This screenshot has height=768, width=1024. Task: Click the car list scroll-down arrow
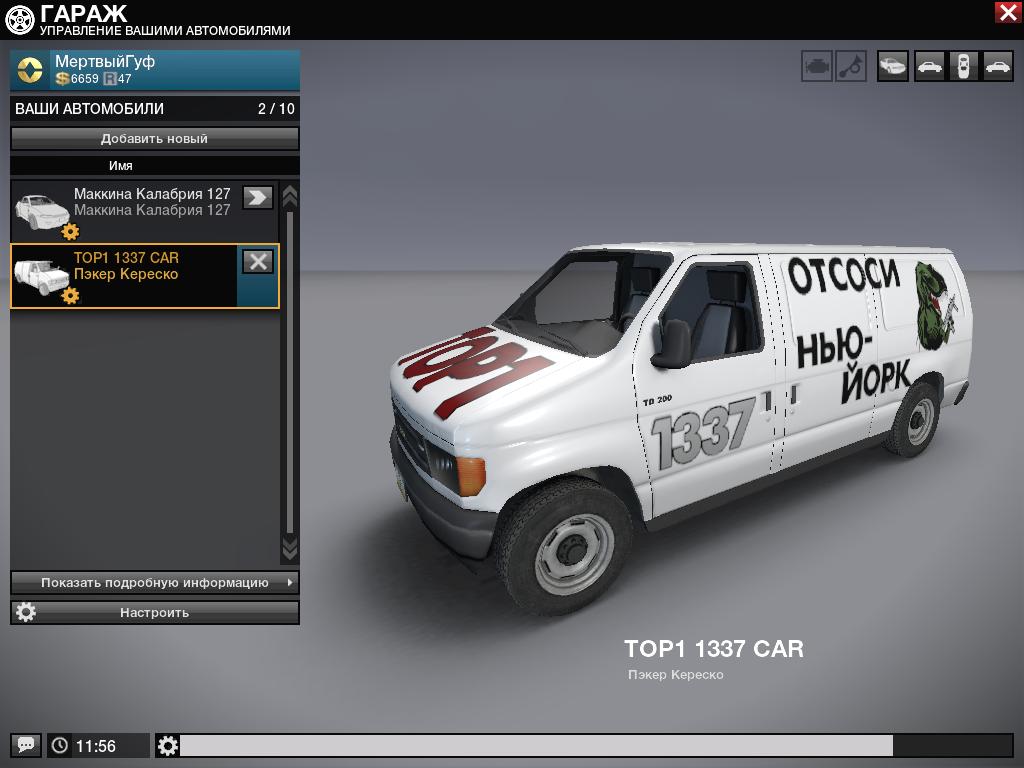coord(290,548)
